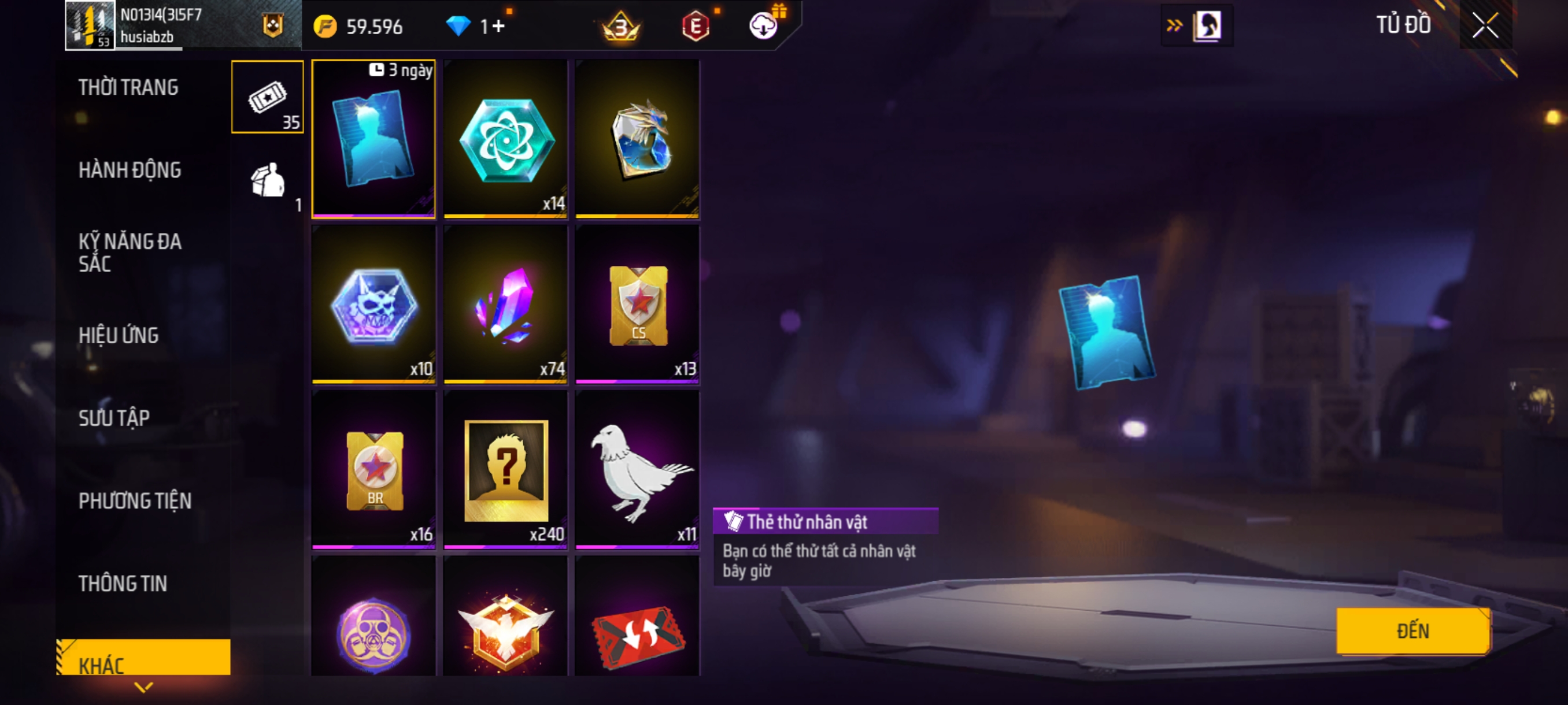
Task: Pick the CS star badge item x13
Action: tap(637, 304)
